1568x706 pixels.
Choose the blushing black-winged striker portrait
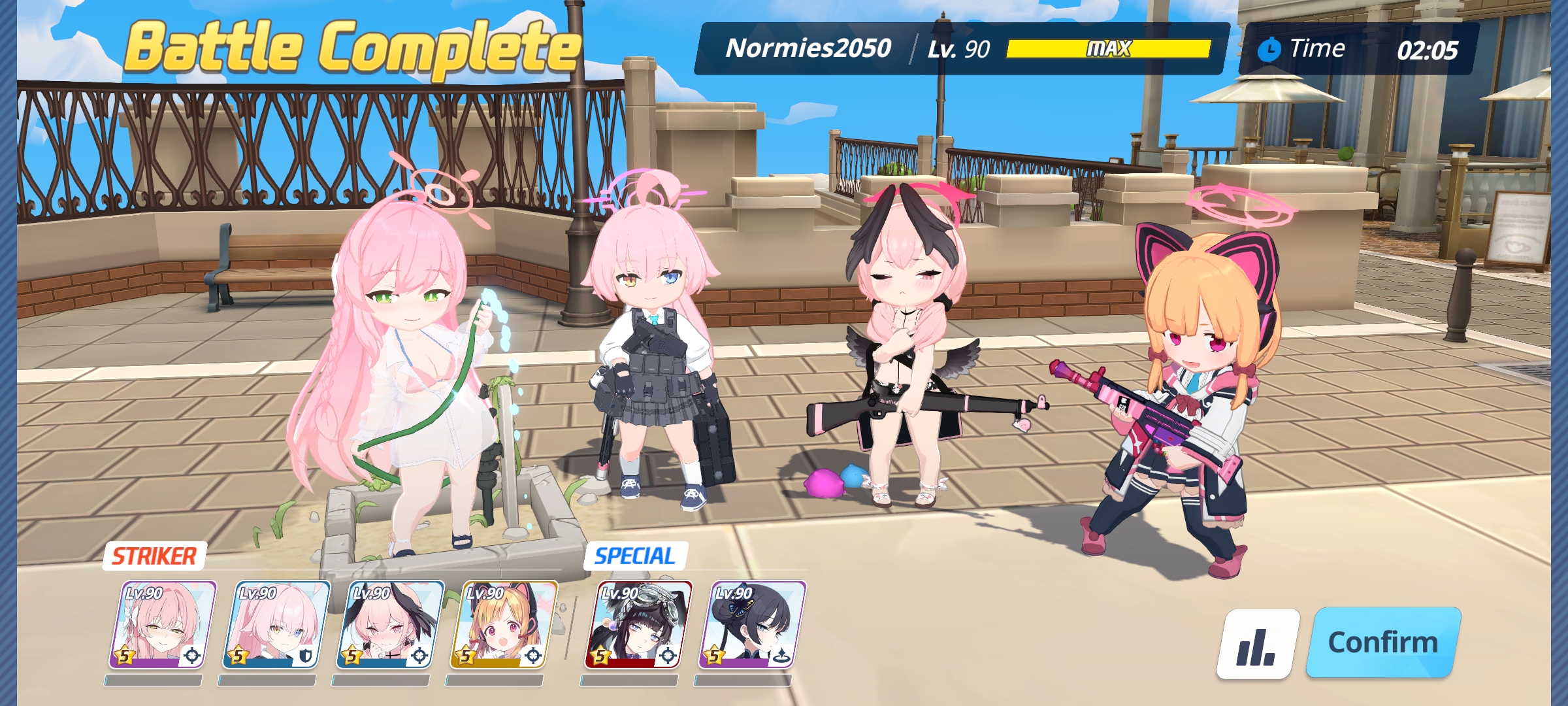(x=390, y=625)
